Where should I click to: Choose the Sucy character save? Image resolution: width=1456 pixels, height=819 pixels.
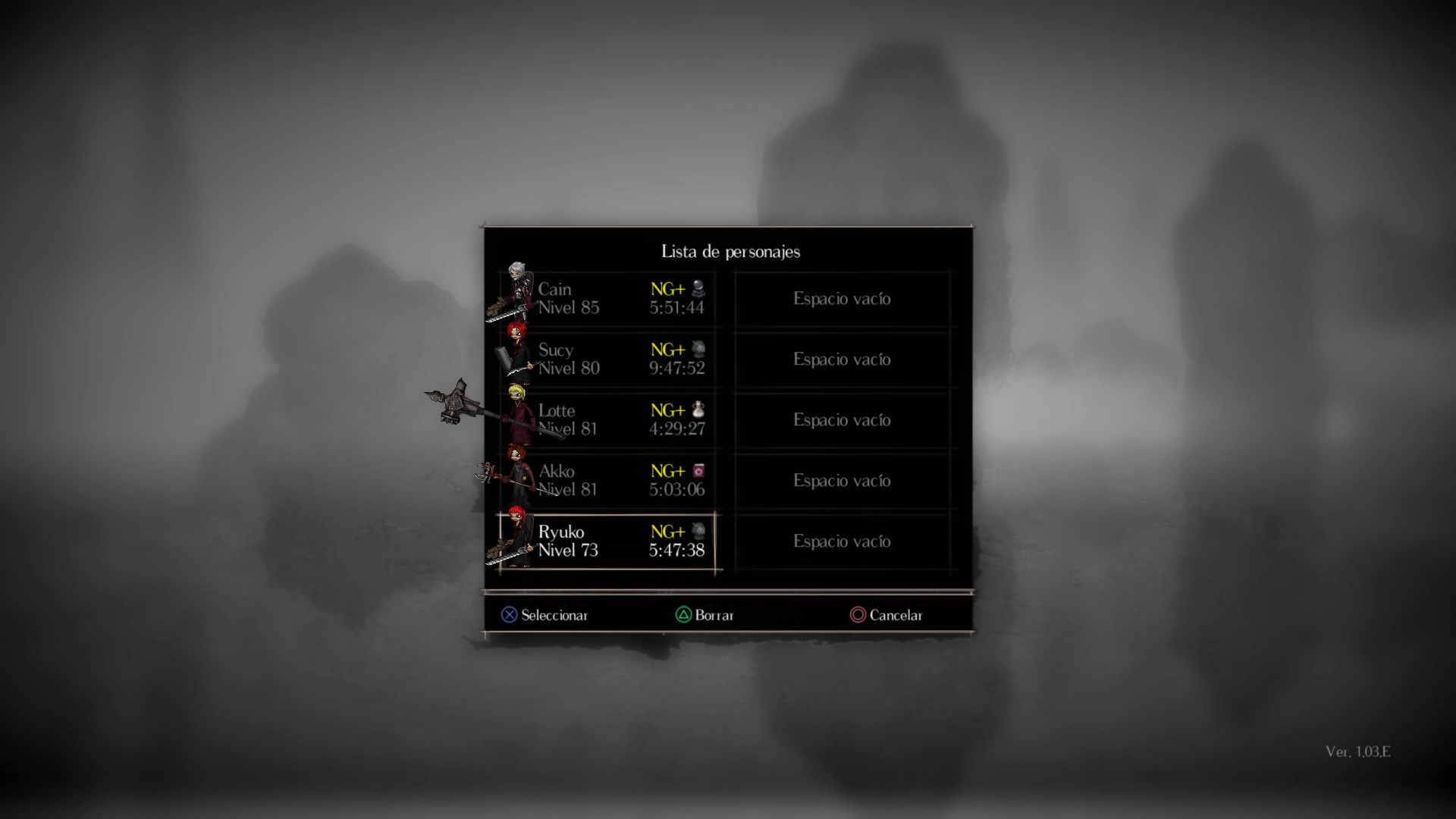coord(607,359)
